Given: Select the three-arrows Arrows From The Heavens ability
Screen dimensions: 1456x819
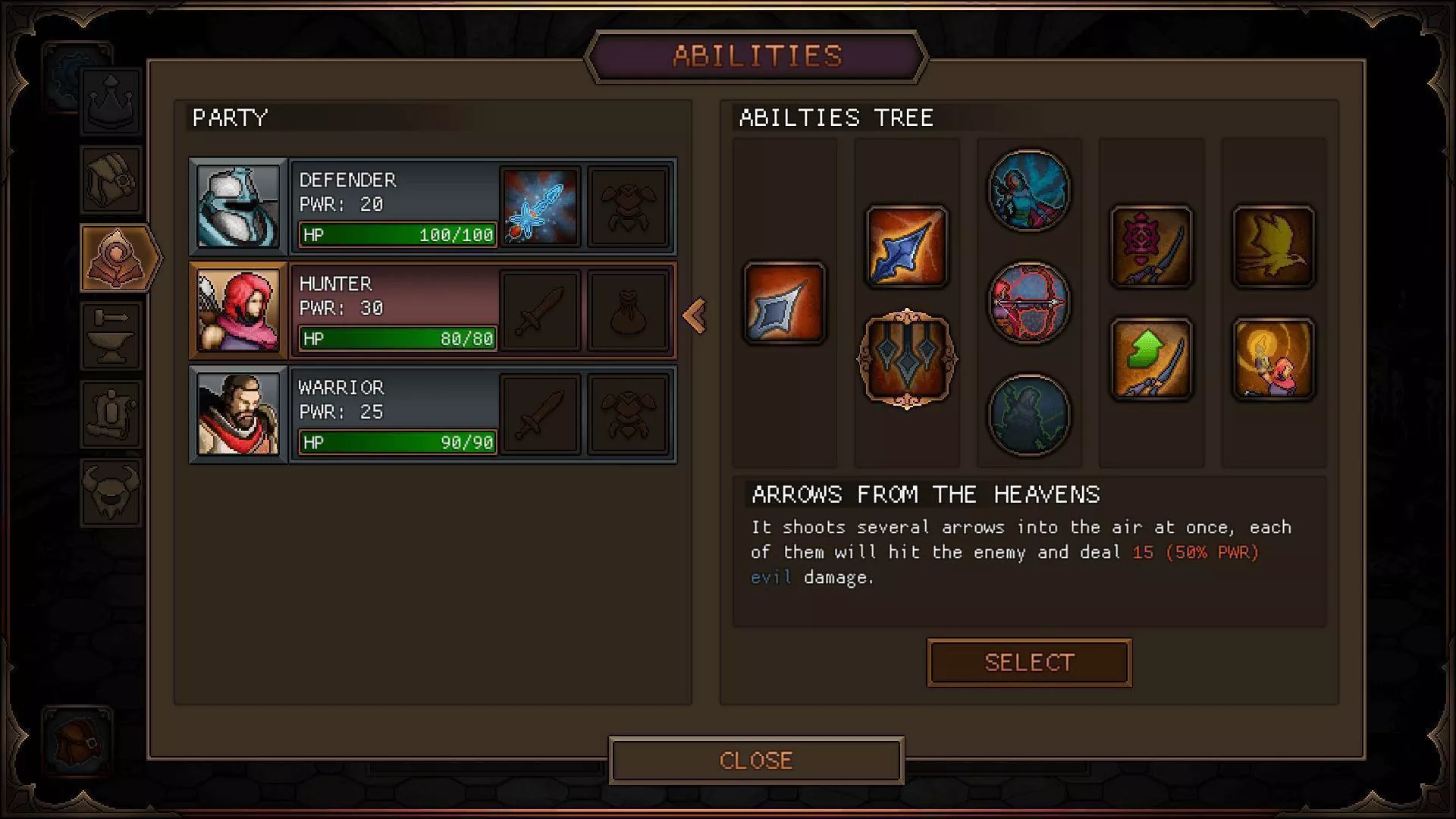Looking at the screenshot, I should point(907,359).
